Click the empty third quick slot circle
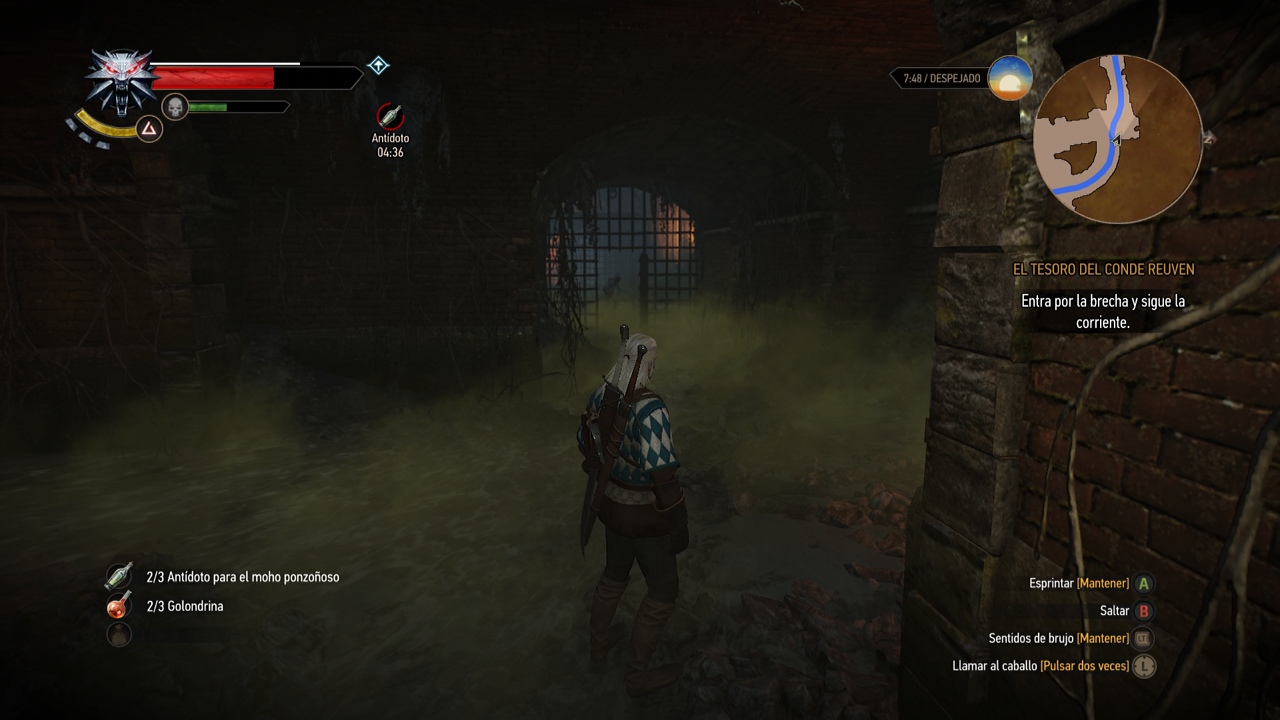1280x720 pixels. pyautogui.click(x=119, y=634)
